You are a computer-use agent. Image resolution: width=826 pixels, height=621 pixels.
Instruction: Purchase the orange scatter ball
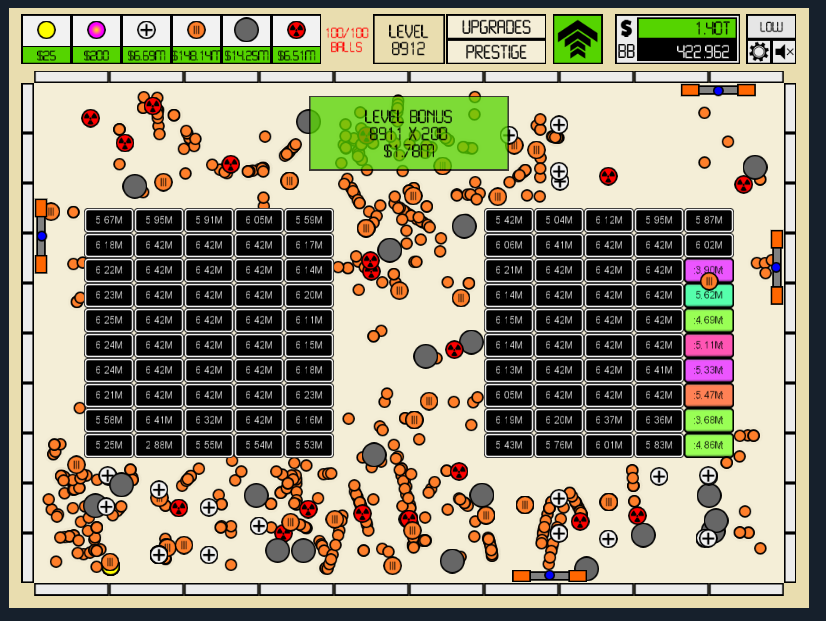pos(196,38)
